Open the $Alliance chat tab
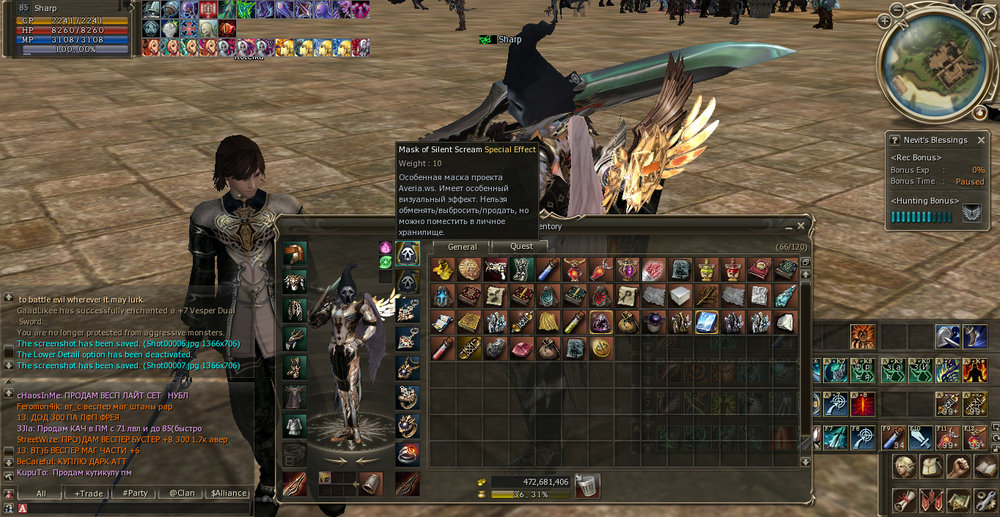Image resolution: width=1000 pixels, height=517 pixels. 229,493
